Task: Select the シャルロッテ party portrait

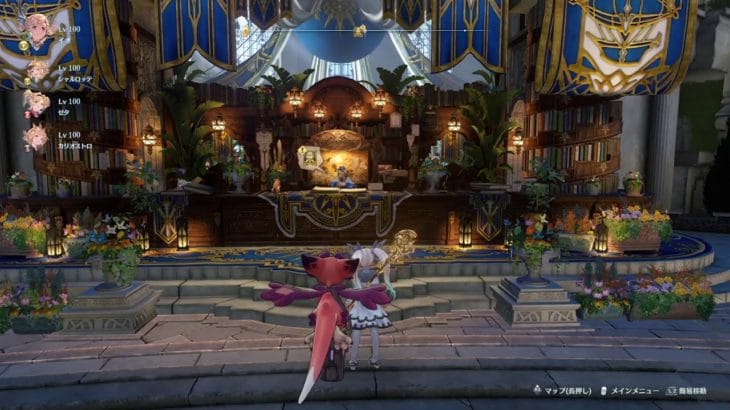Action: click(x=37, y=72)
